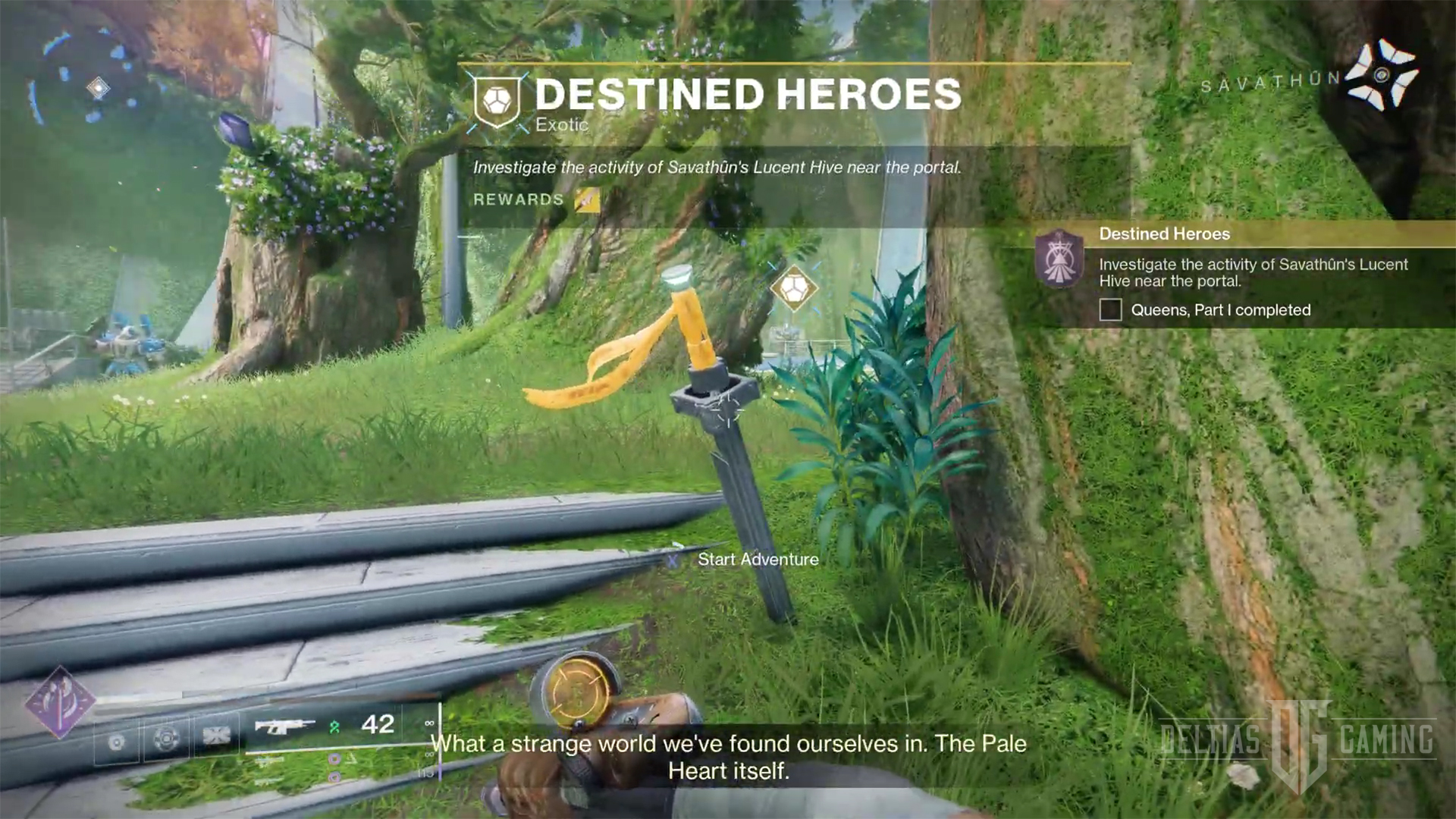Tick the Queens, Part I completed checkbox
The height and width of the screenshot is (819, 1456).
click(1110, 309)
